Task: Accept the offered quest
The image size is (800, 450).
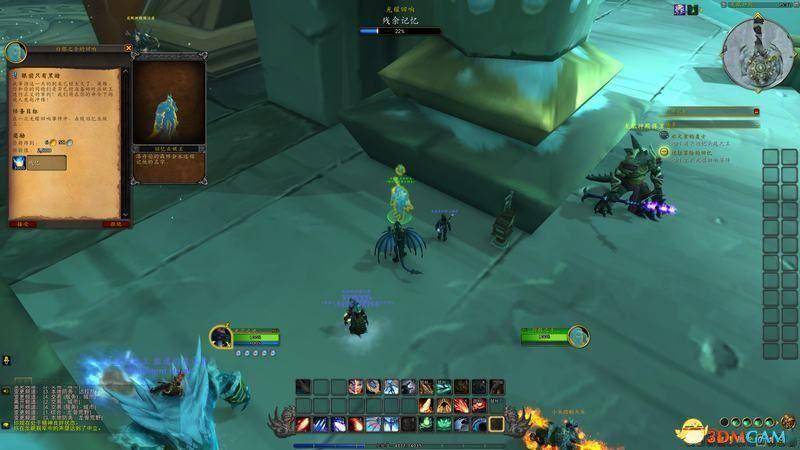Action: coord(22,224)
